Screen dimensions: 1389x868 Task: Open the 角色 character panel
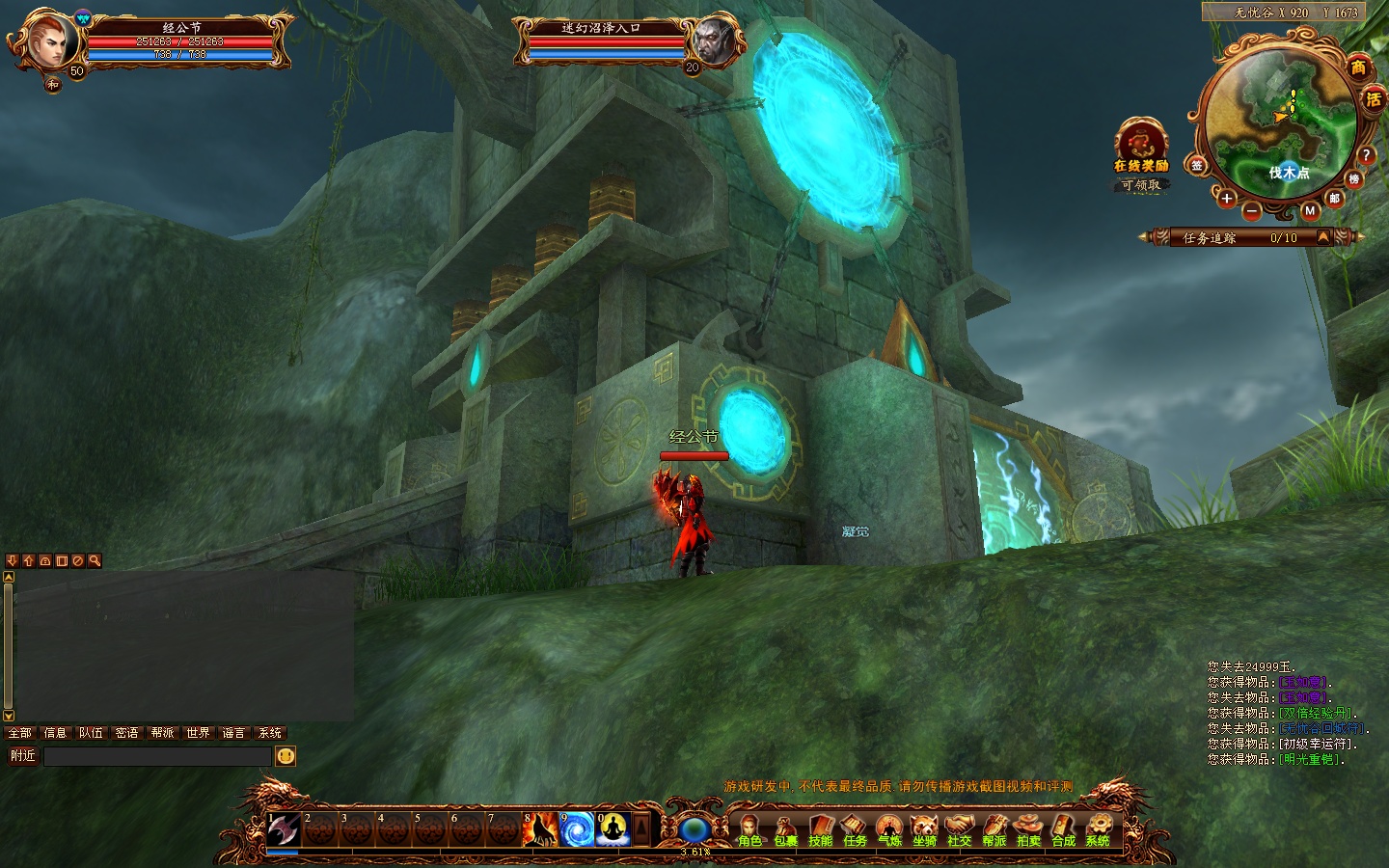(749, 828)
